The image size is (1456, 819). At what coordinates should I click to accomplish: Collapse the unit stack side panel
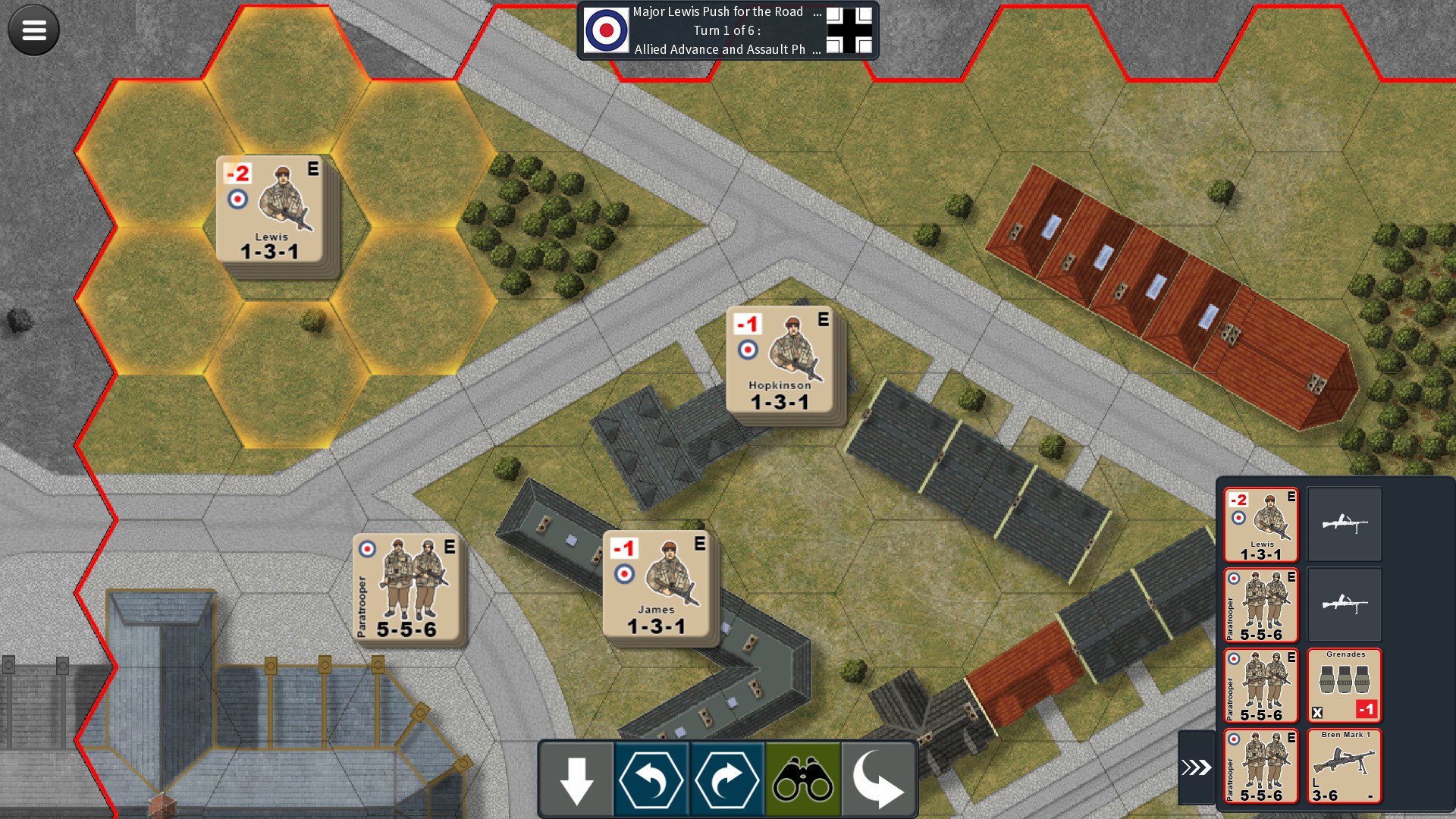[x=1196, y=767]
